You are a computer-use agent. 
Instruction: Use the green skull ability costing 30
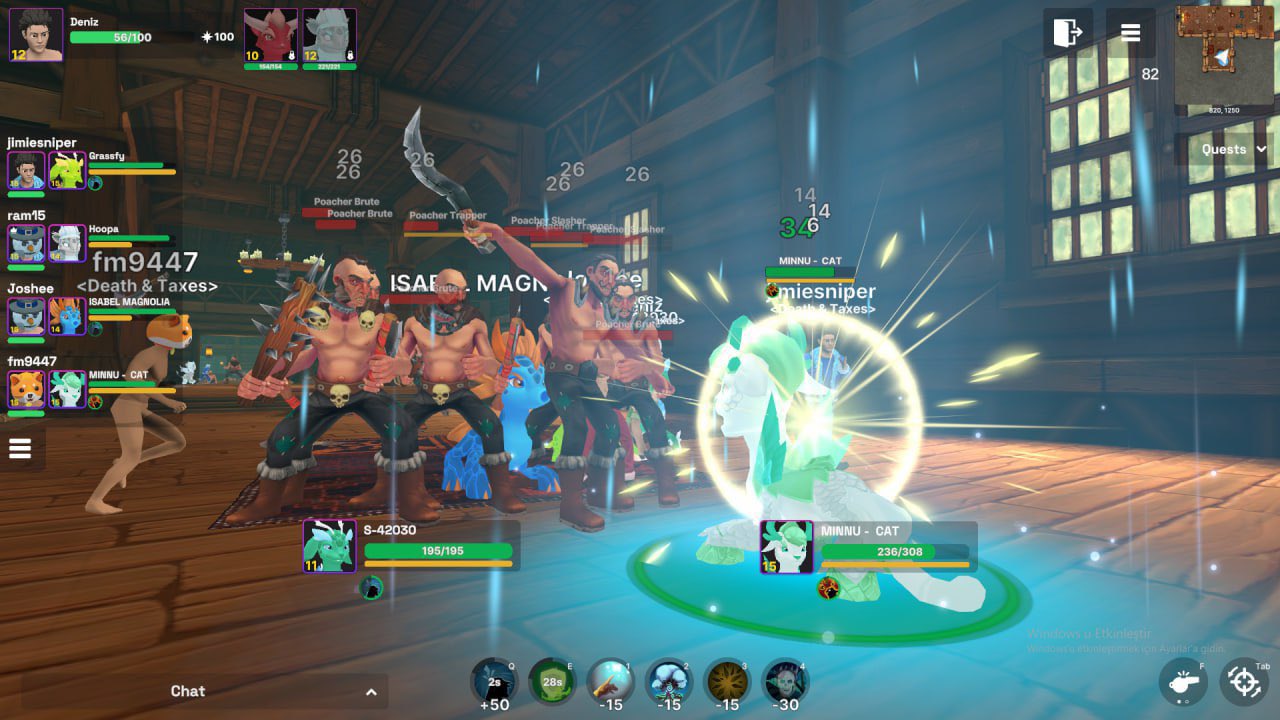pos(785,682)
